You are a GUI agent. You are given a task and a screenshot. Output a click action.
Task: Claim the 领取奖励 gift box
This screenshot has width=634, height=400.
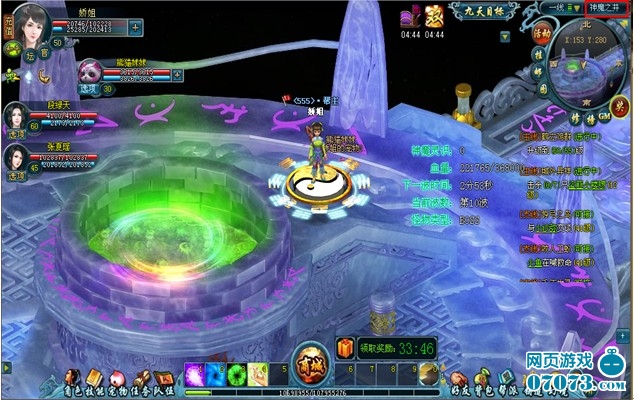pyautogui.click(x=345, y=348)
